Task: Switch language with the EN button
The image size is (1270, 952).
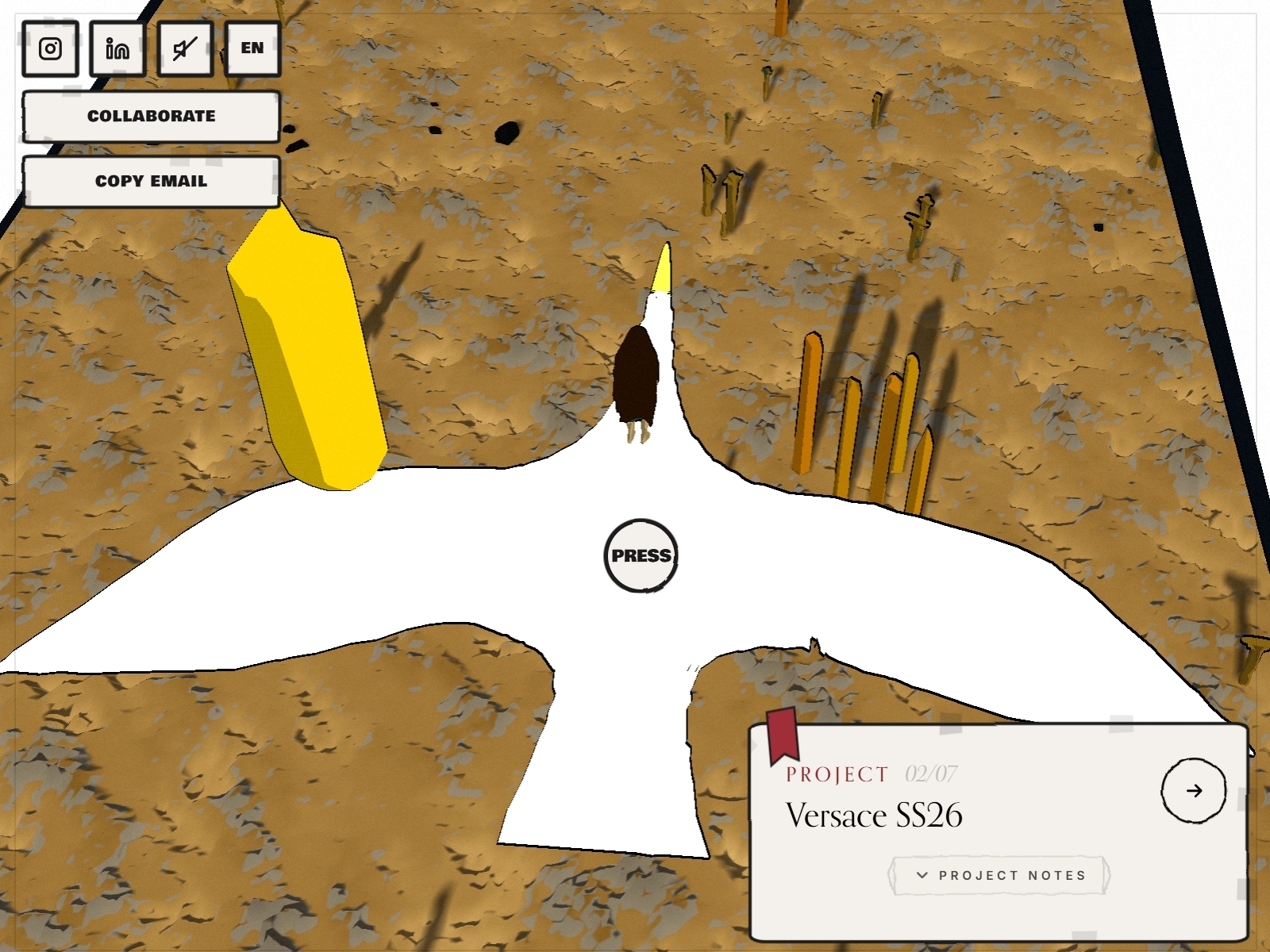Action: click(252, 49)
